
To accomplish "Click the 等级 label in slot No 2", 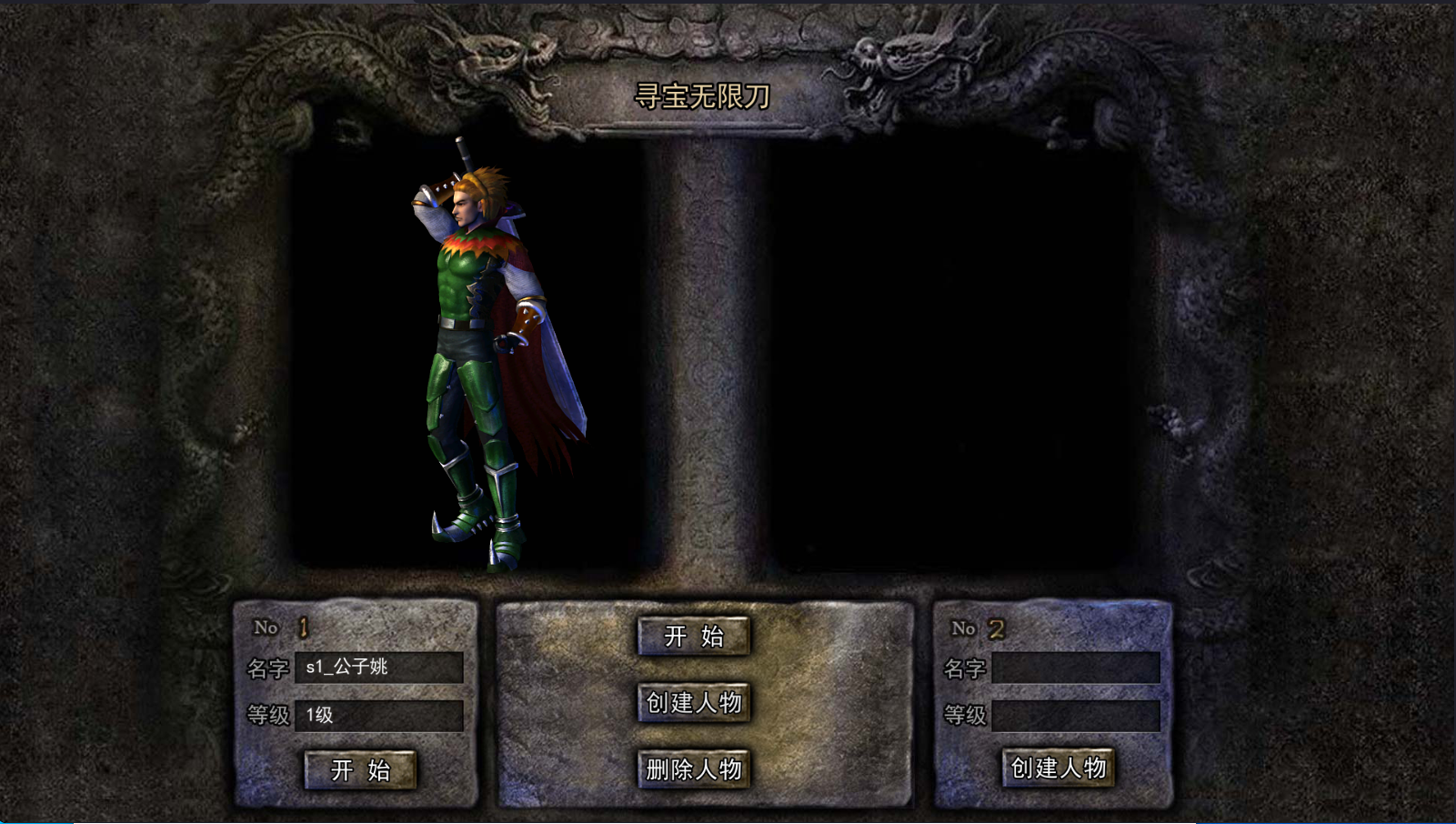I will tap(967, 717).
